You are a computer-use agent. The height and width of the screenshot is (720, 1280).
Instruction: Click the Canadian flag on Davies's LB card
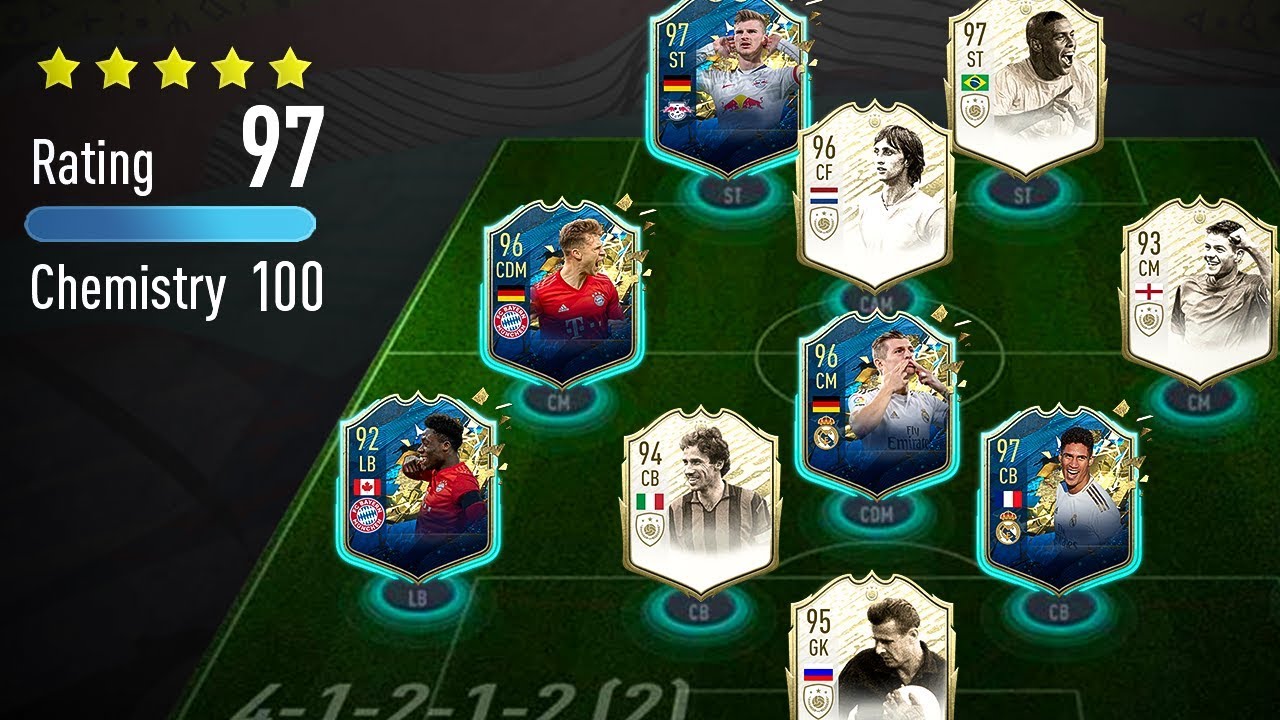point(367,484)
